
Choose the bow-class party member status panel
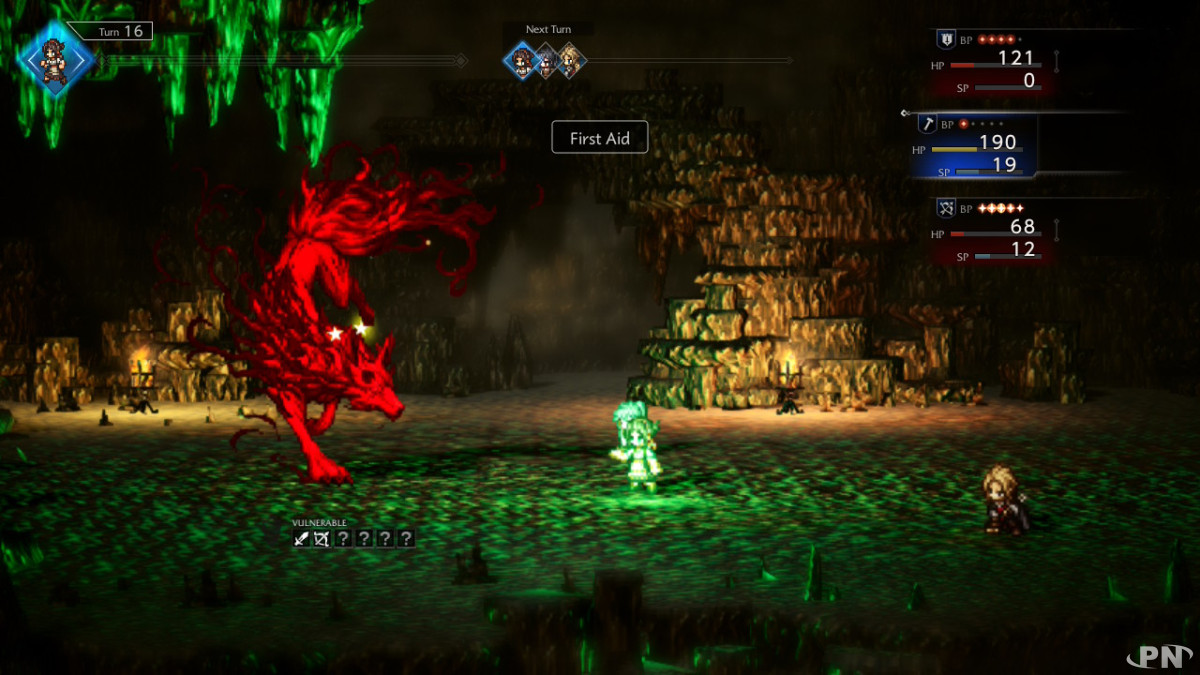coord(993,230)
